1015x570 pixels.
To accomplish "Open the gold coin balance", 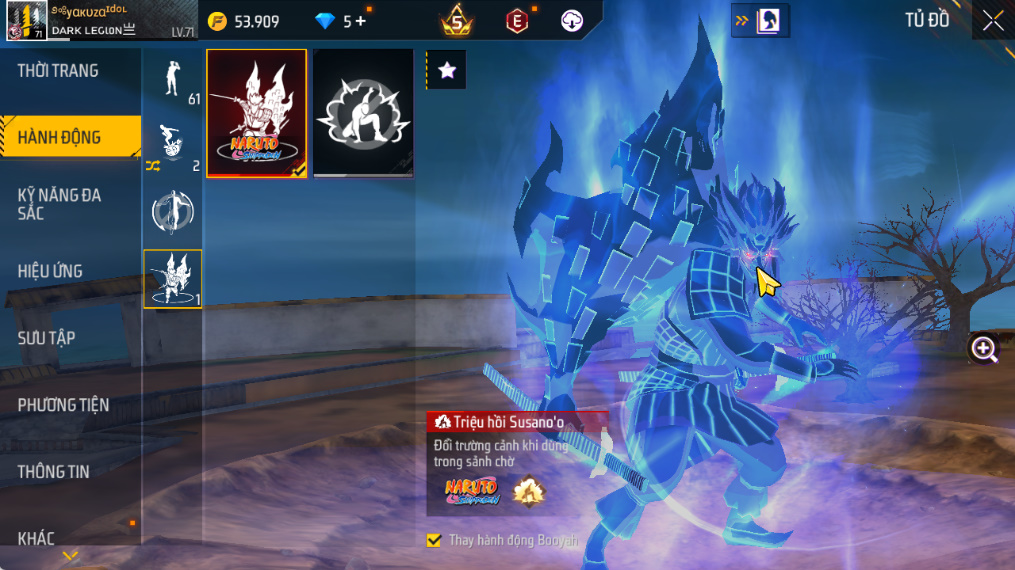I will click(x=244, y=21).
